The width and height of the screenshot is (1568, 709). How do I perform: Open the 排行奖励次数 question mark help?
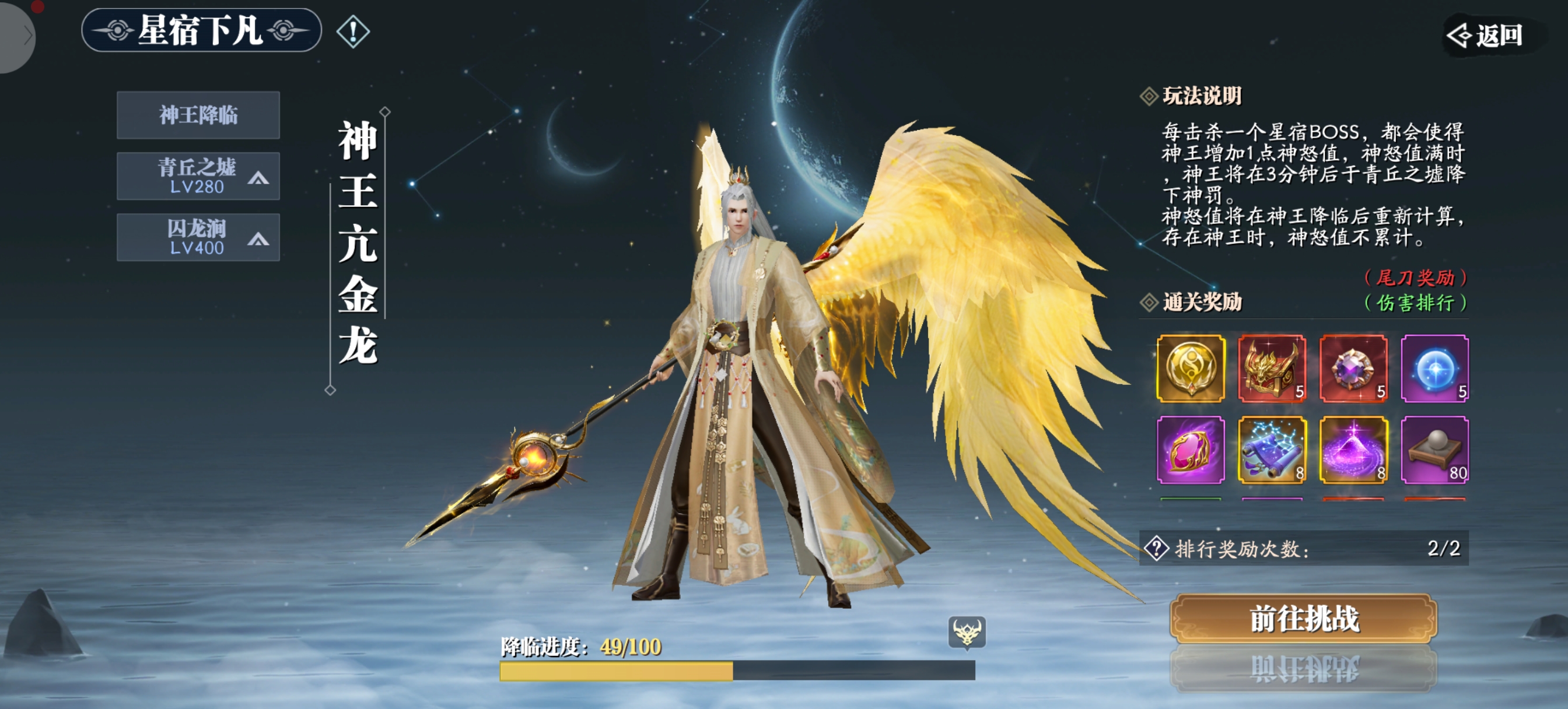1156,548
